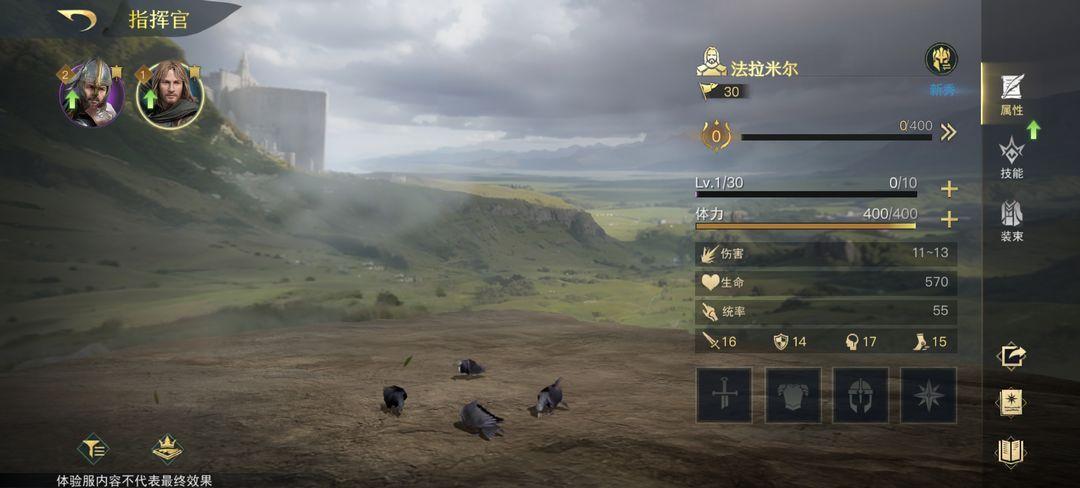Switch to the 技能 skills tab
1080x488 pixels.
(x=1011, y=158)
